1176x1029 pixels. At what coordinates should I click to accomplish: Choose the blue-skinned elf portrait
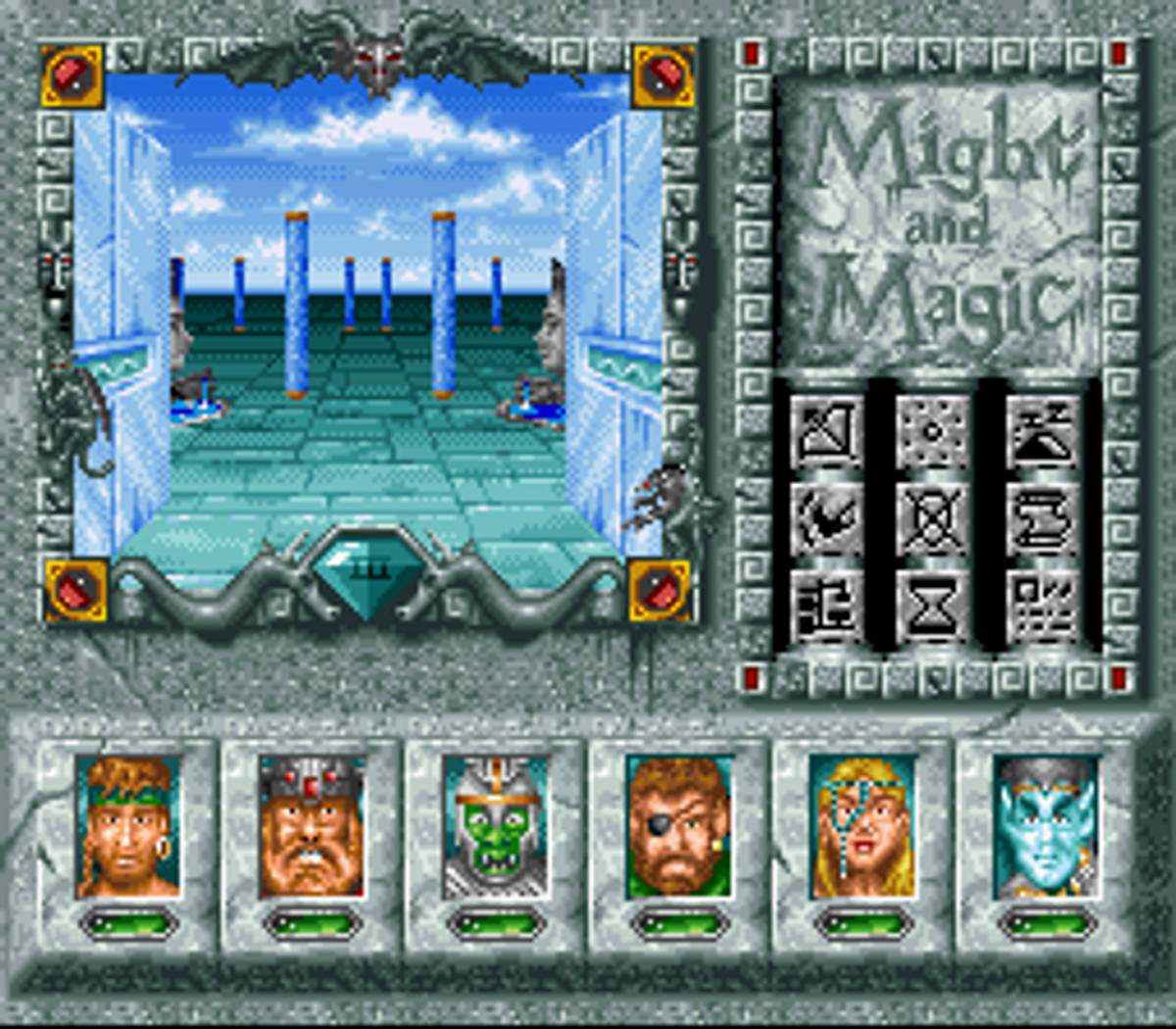tap(1046, 826)
